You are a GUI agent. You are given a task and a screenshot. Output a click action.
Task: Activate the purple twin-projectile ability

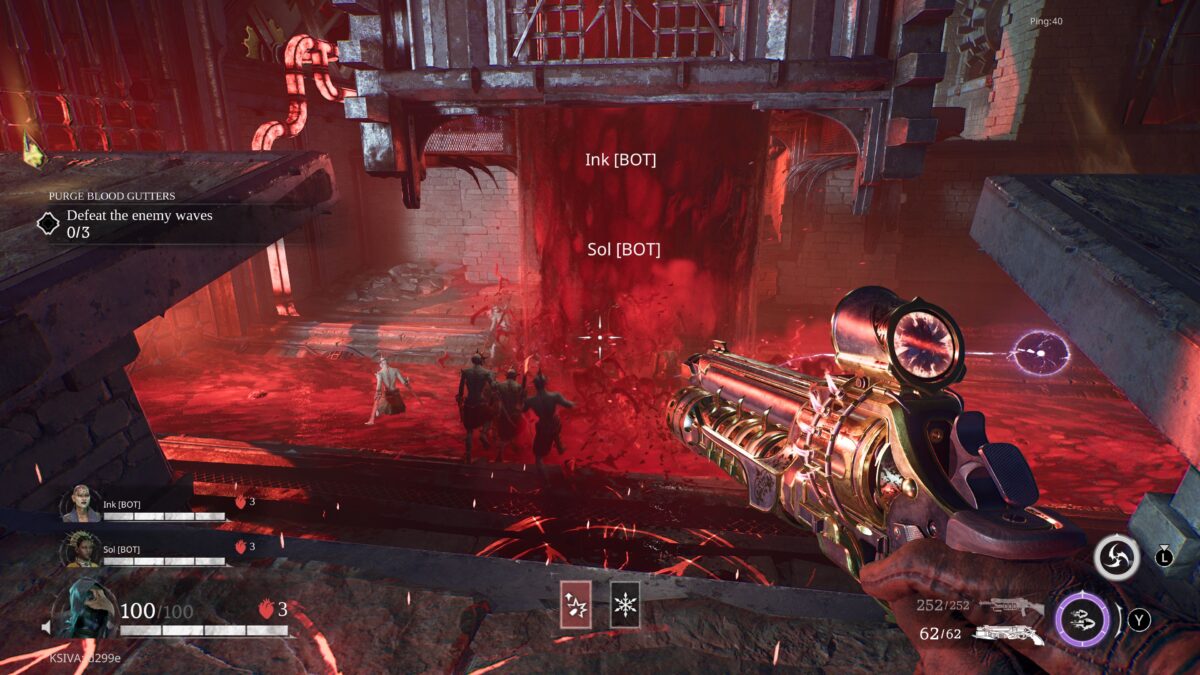1082,620
